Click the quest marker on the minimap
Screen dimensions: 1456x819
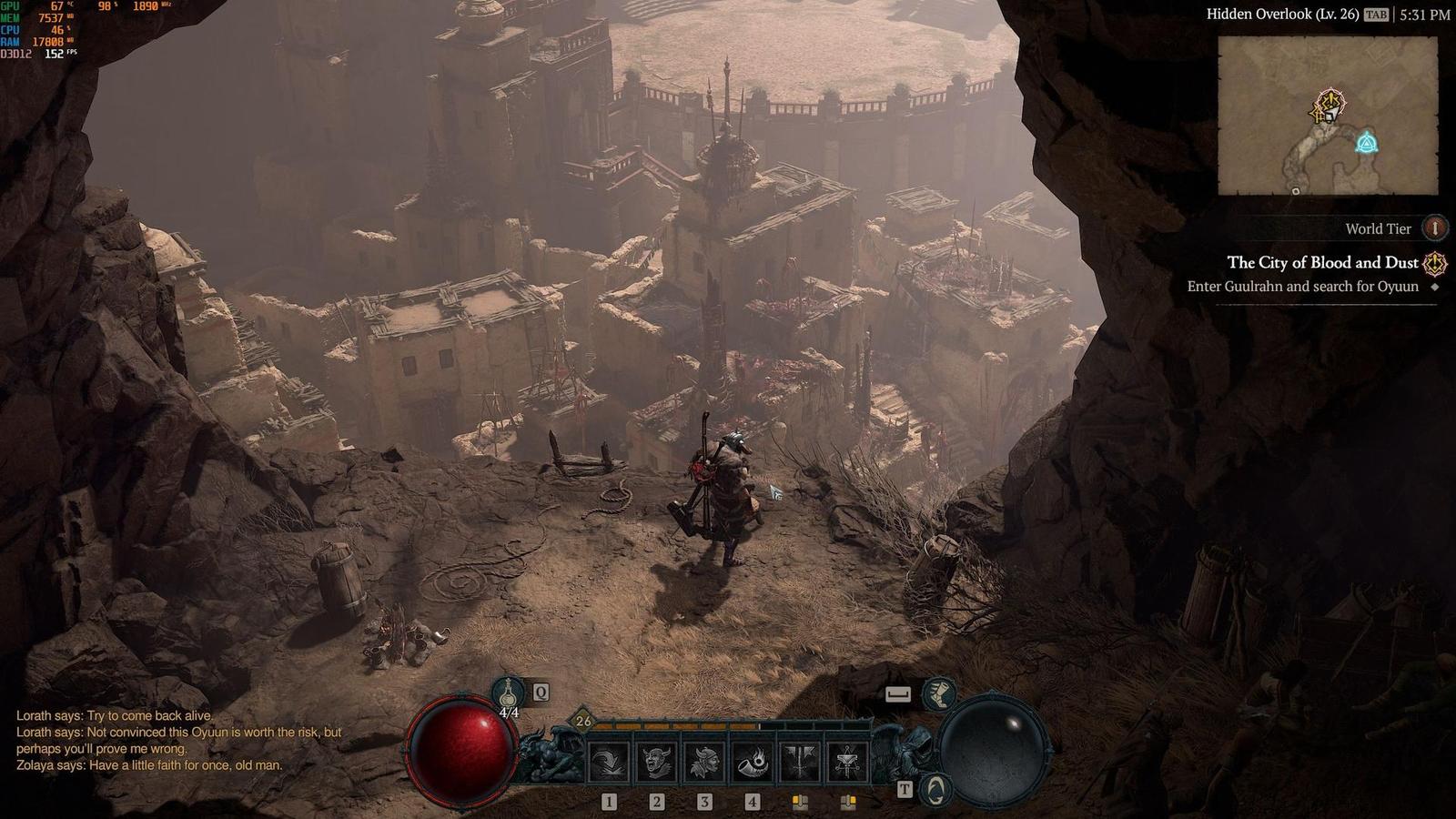pos(1330,106)
